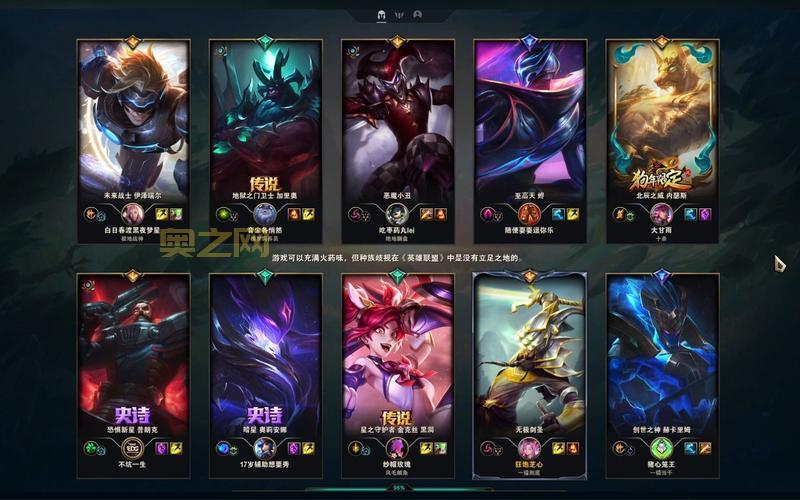Switch to the wings emblem tab
The height and width of the screenshot is (500, 800).
pyautogui.click(x=400, y=15)
